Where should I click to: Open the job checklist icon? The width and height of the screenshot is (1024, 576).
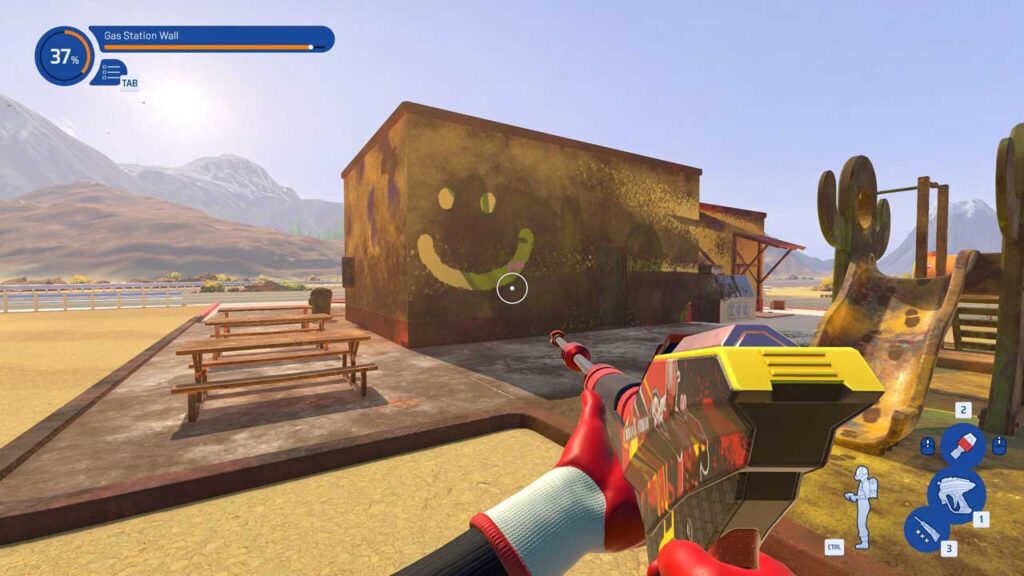point(111,71)
